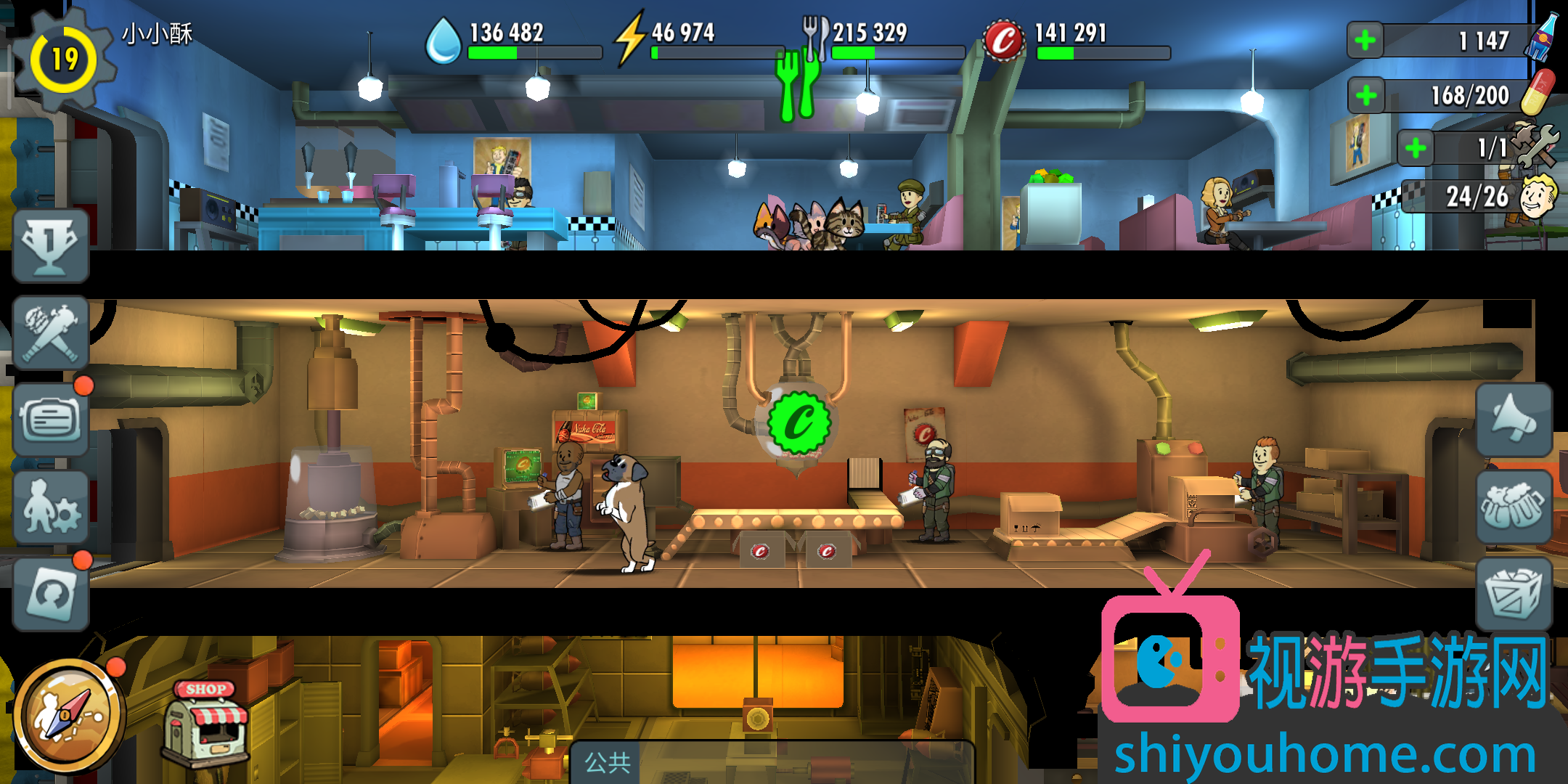Open the crossed weapons battle menu
Screen dimensions: 1568x784
click(x=50, y=333)
